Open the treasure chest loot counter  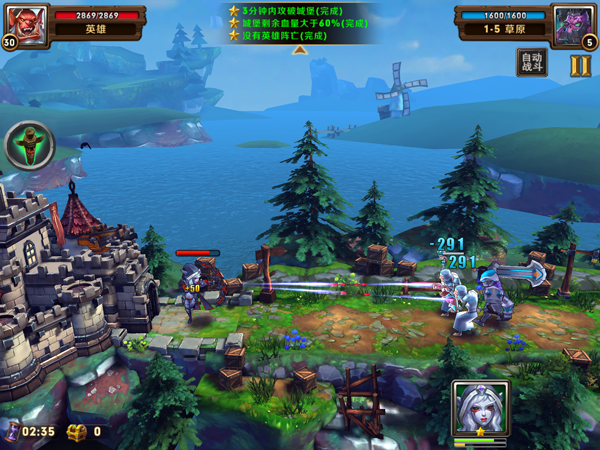coord(77,432)
